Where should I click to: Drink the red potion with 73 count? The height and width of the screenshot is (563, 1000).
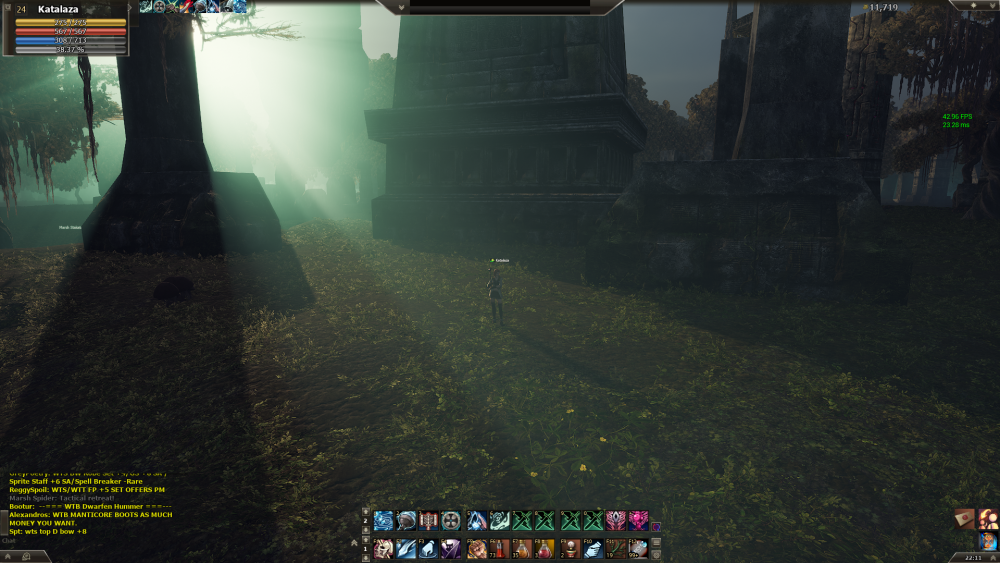(x=498, y=548)
